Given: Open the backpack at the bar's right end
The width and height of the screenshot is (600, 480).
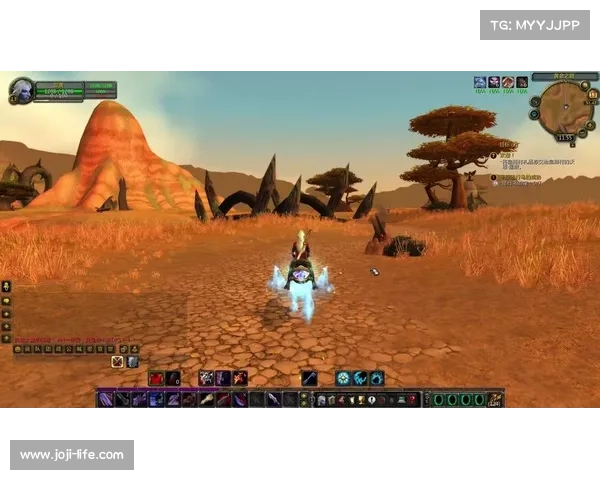Looking at the screenshot, I should pyautogui.click(x=495, y=399).
